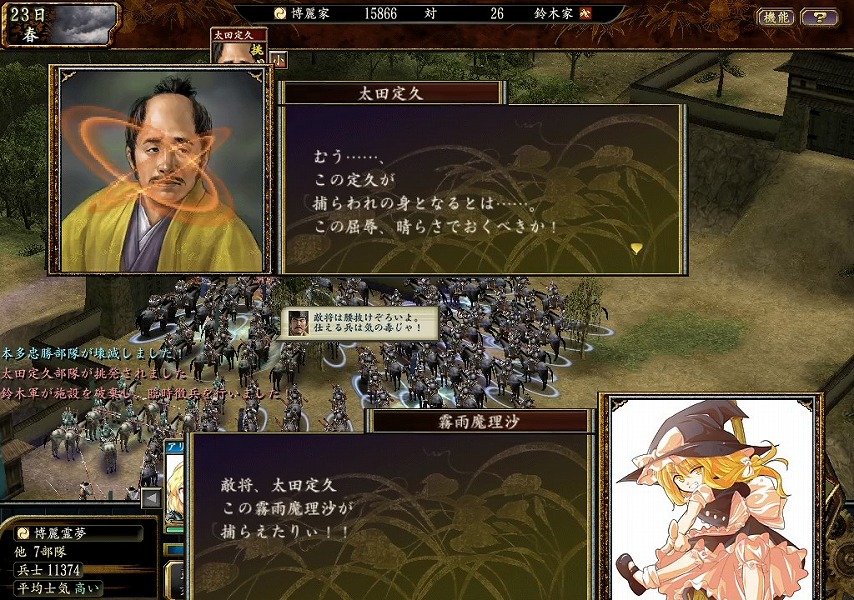Click the grey left-arrow panel button
854x600 pixels.
pyautogui.click(x=151, y=497)
